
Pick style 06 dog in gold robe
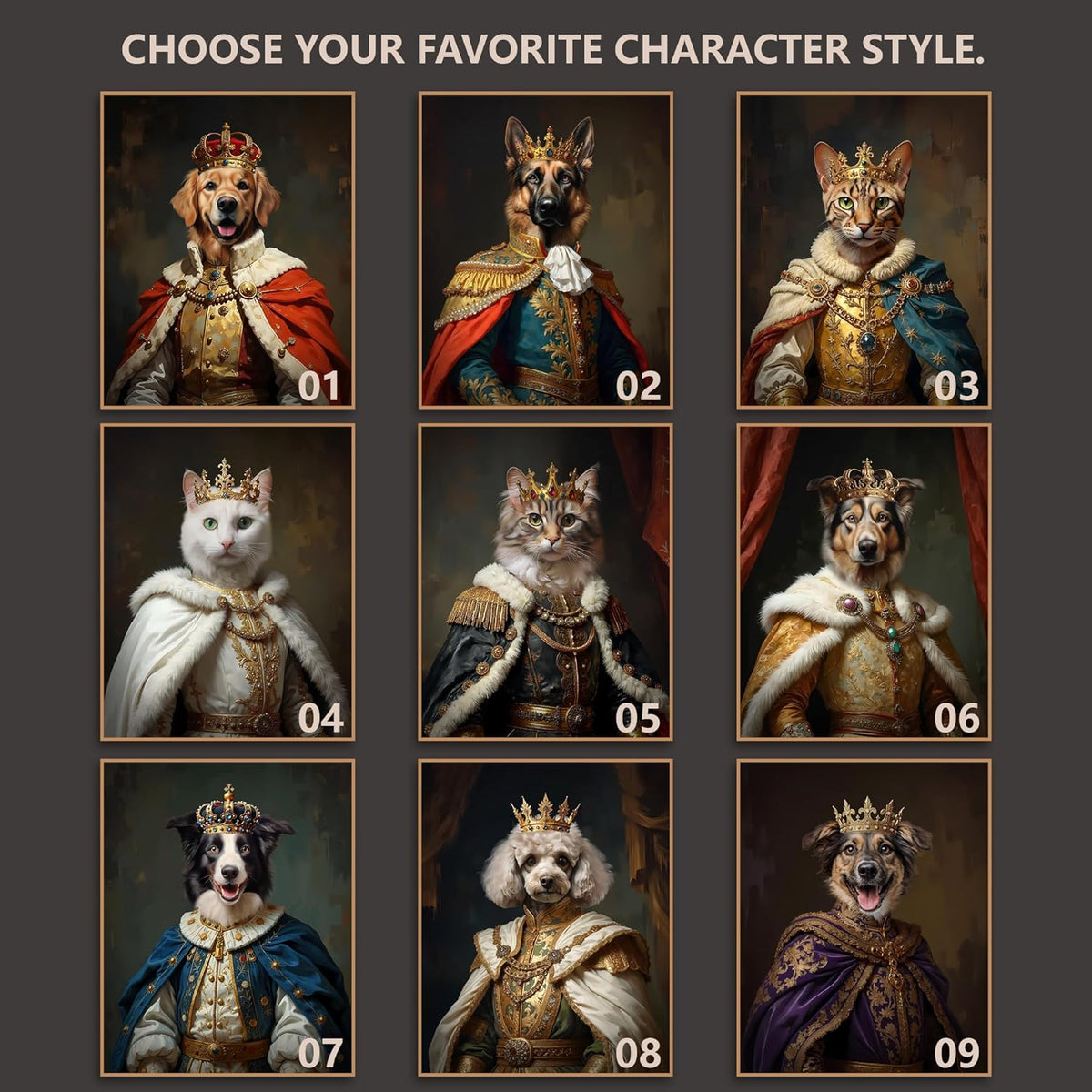pos(864,581)
